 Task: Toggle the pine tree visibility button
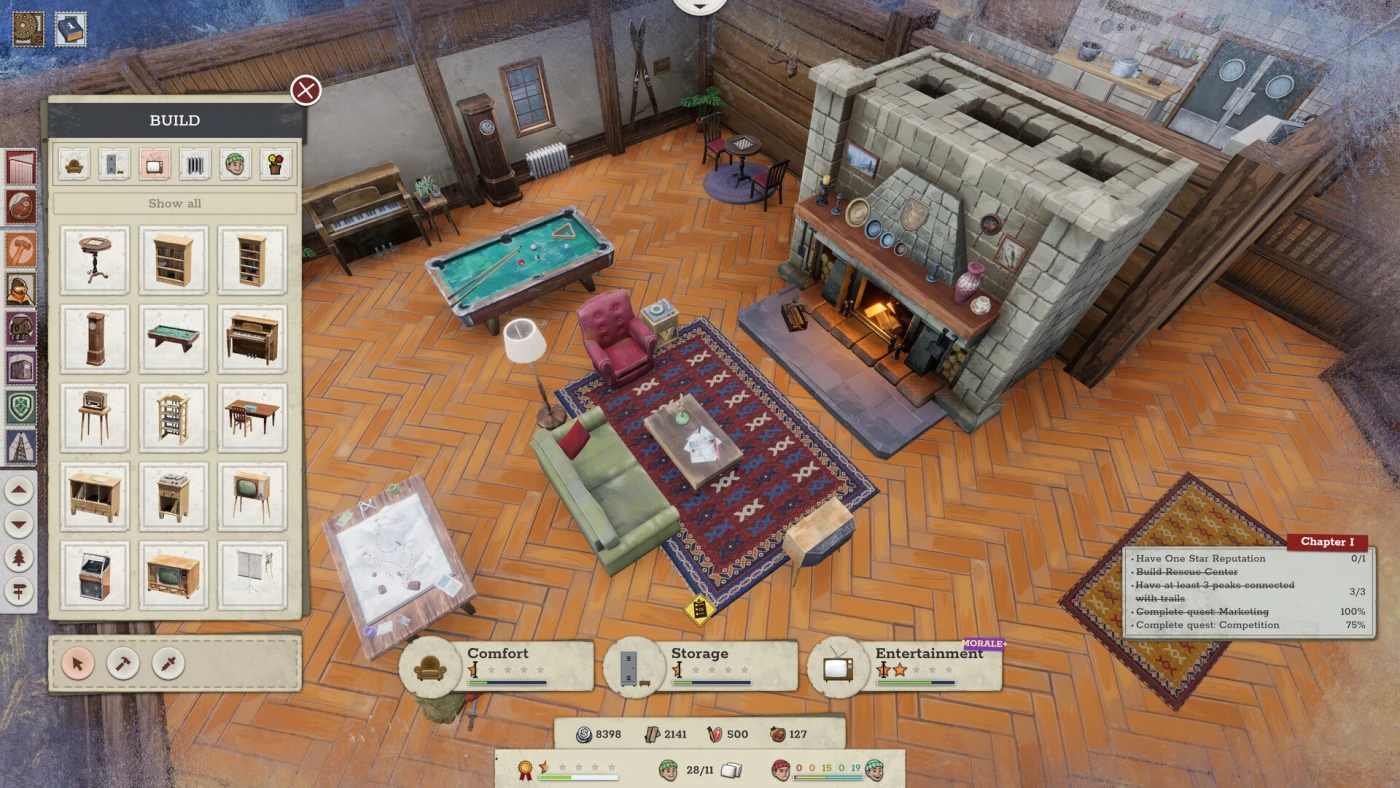click(x=20, y=558)
